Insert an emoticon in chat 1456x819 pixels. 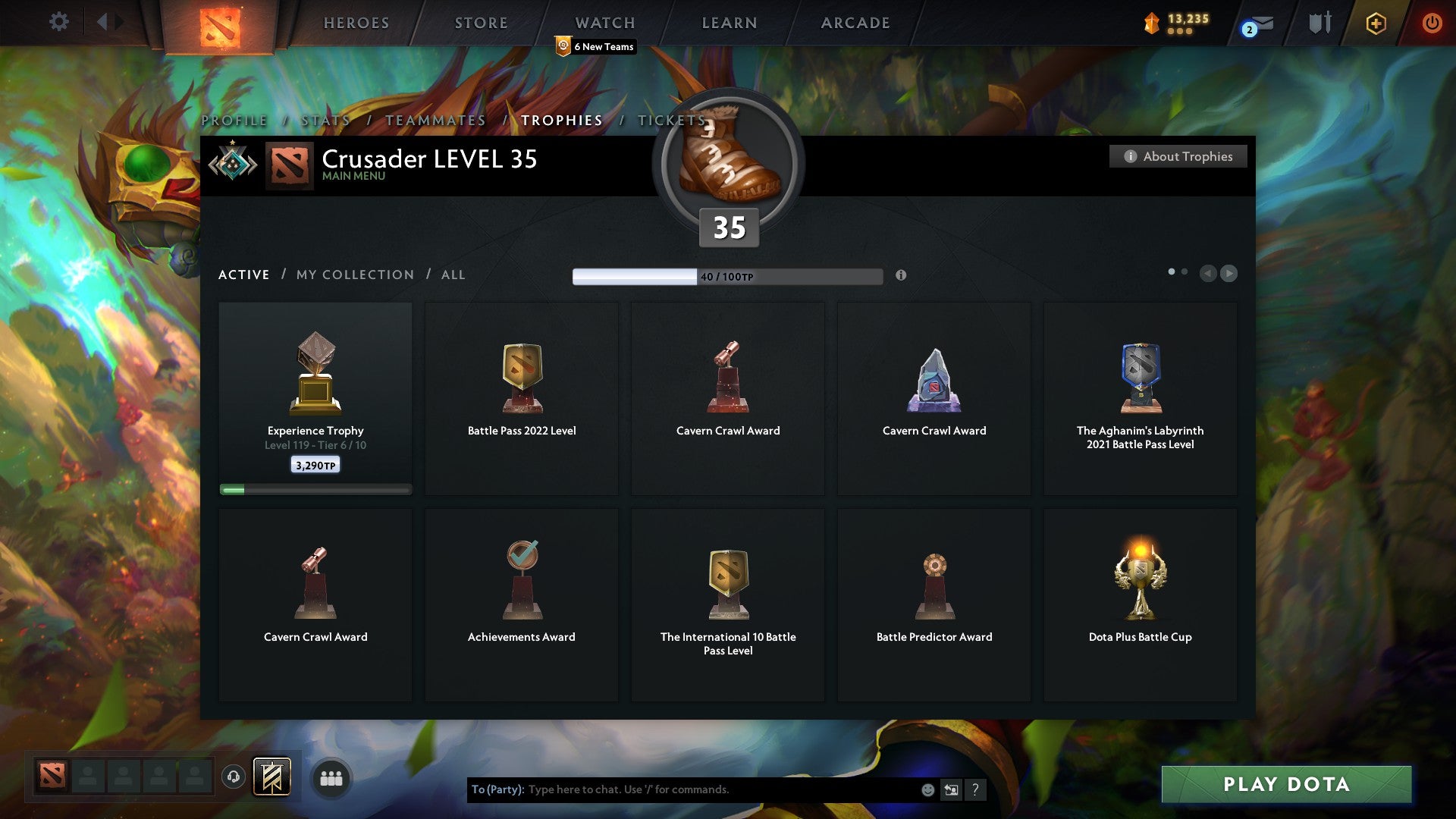tap(927, 789)
